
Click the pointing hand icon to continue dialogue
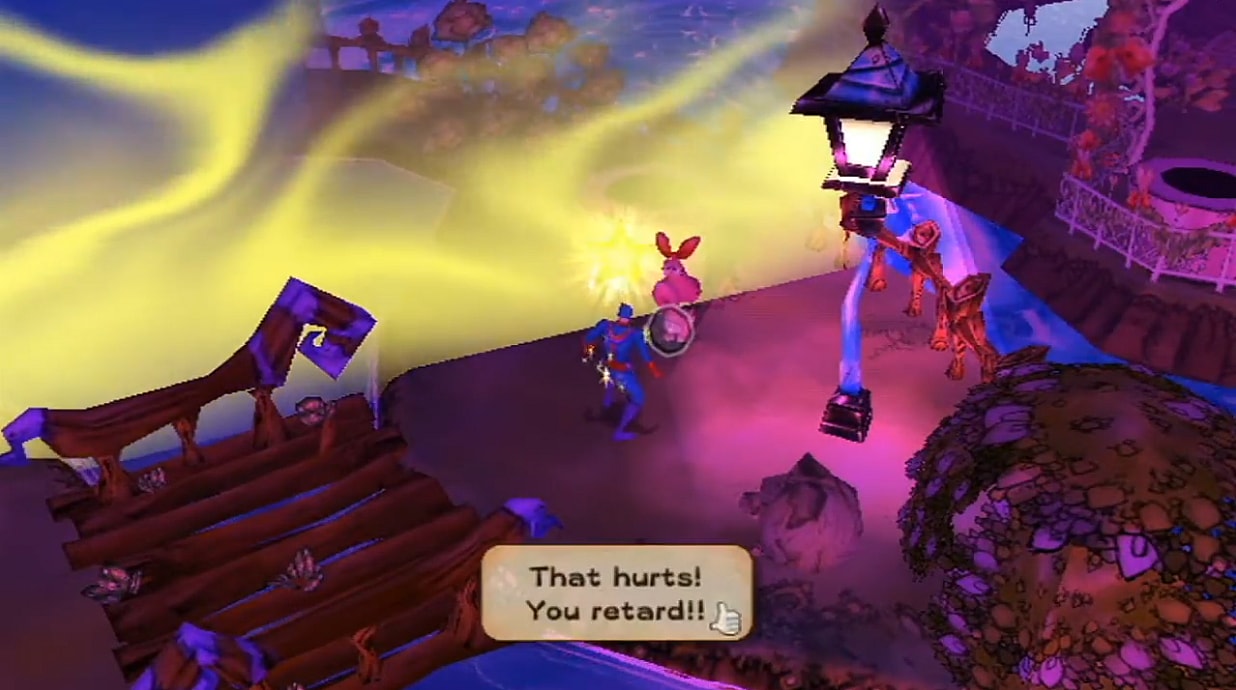click(725, 620)
